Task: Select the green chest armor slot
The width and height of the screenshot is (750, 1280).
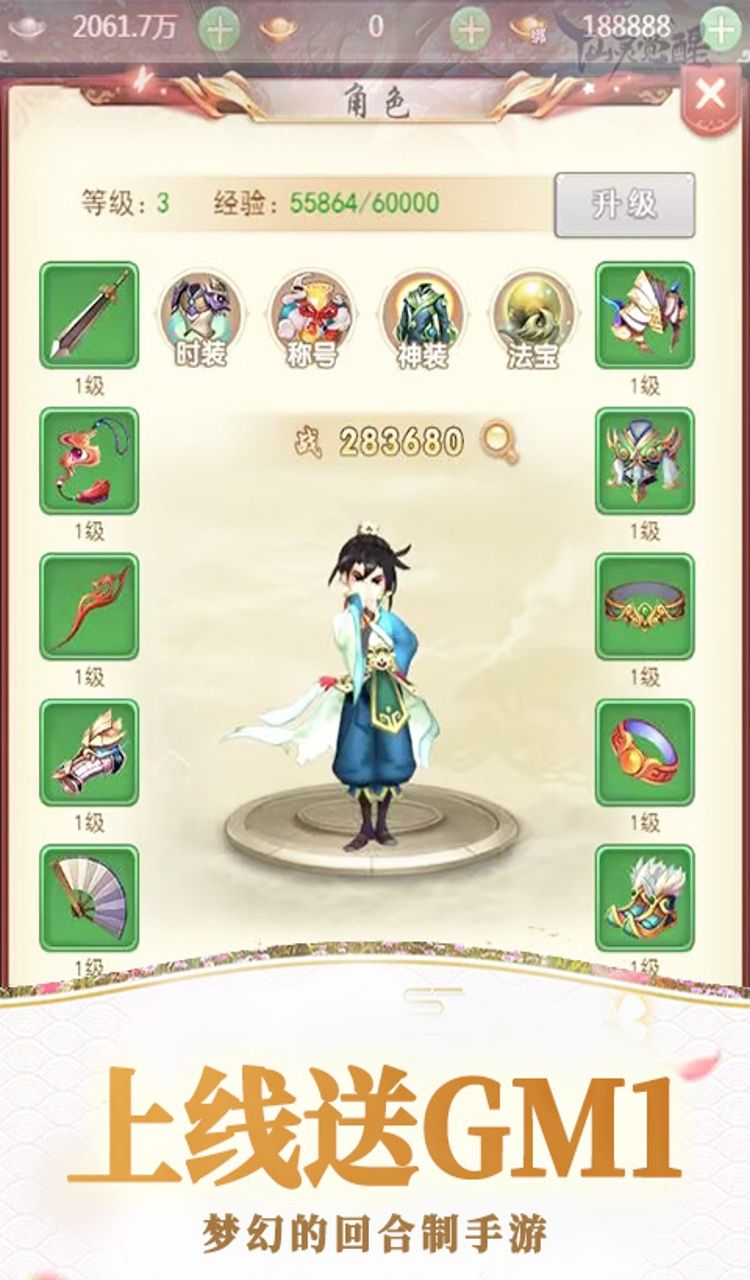Action: click(x=645, y=461)
